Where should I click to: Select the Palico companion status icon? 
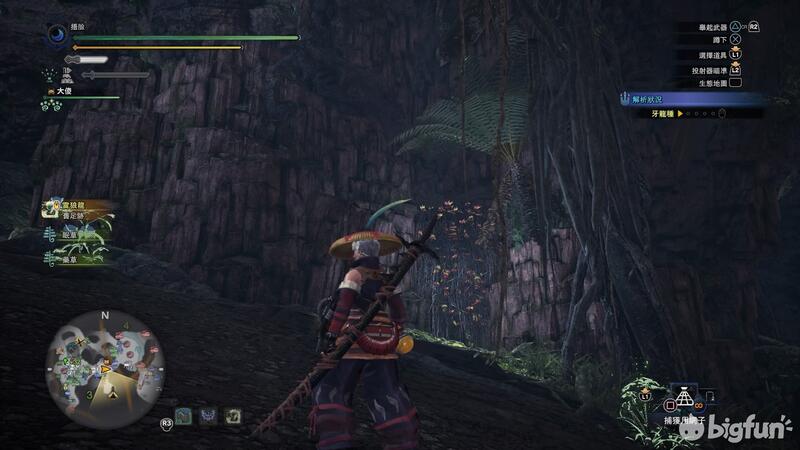[50, 73]
